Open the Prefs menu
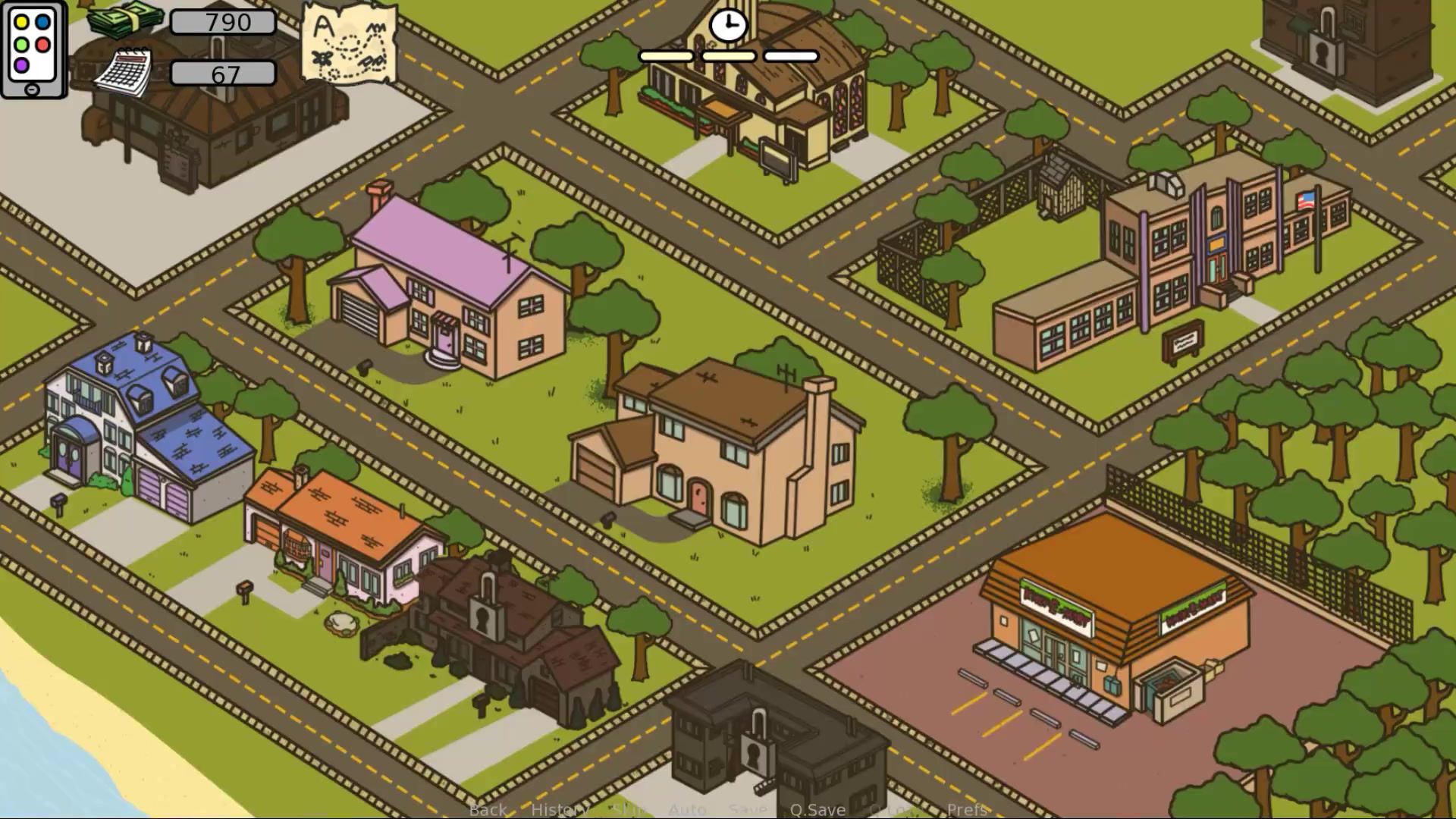 (x=967, y=809)
